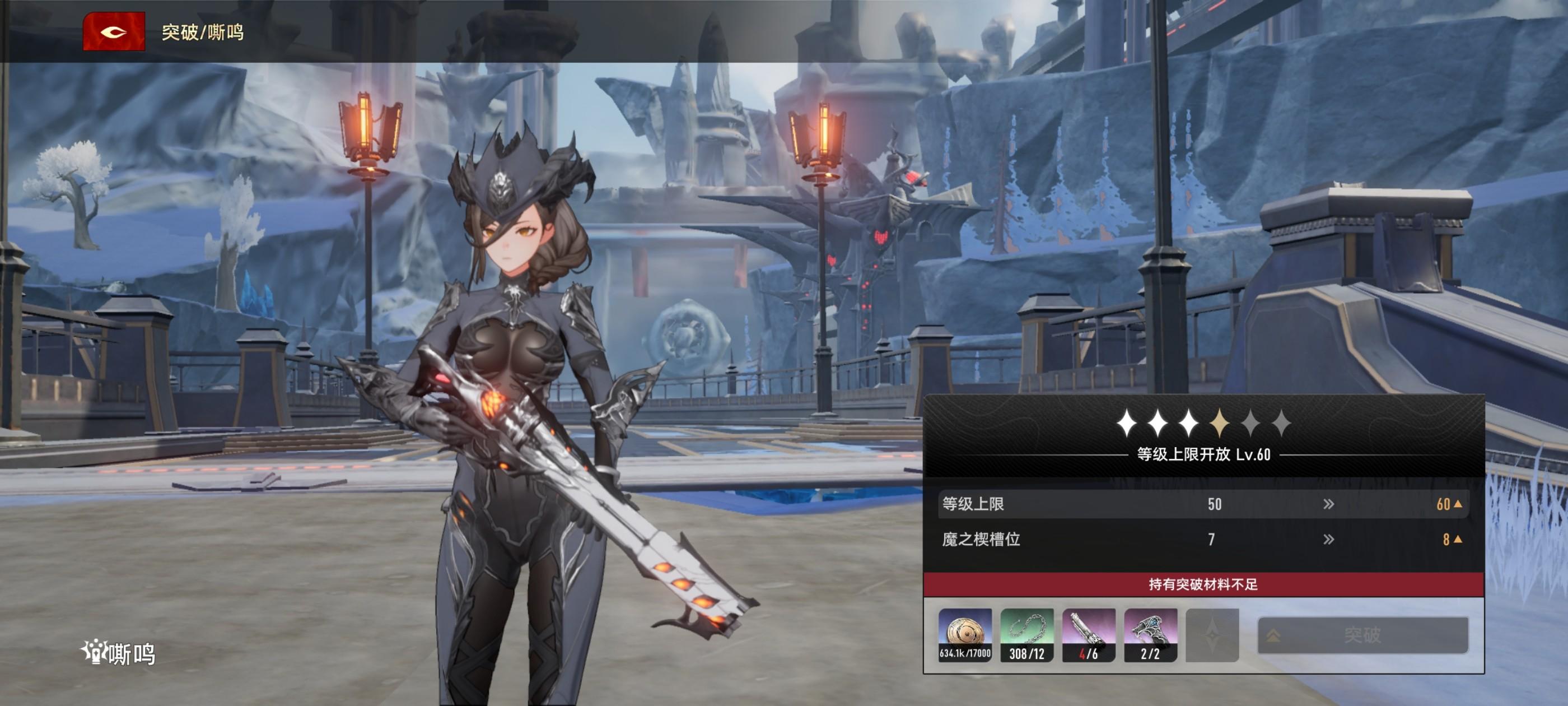Viewport: 1568px width, 706px height.
Task: View the axe-shaped material slot 2/2
Action: pyautogui.click(x=1150, y=635)
